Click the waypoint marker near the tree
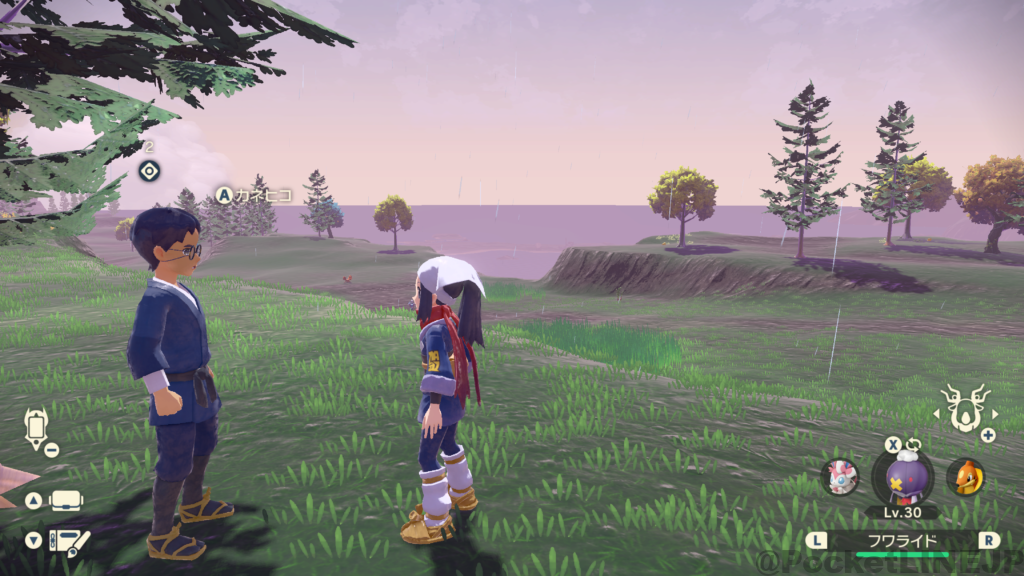The width and height of the screenshot is (1024, 576). 149,170
